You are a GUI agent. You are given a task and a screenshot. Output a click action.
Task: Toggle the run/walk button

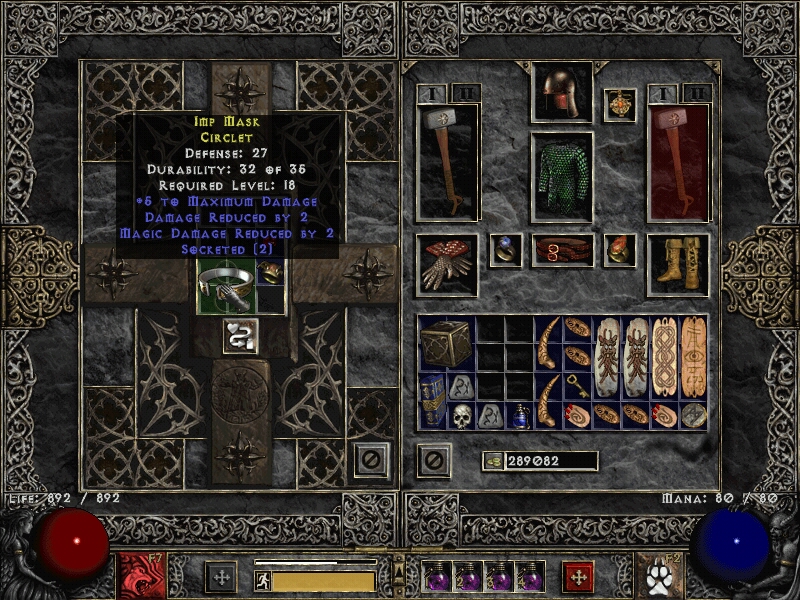point(263,581)
